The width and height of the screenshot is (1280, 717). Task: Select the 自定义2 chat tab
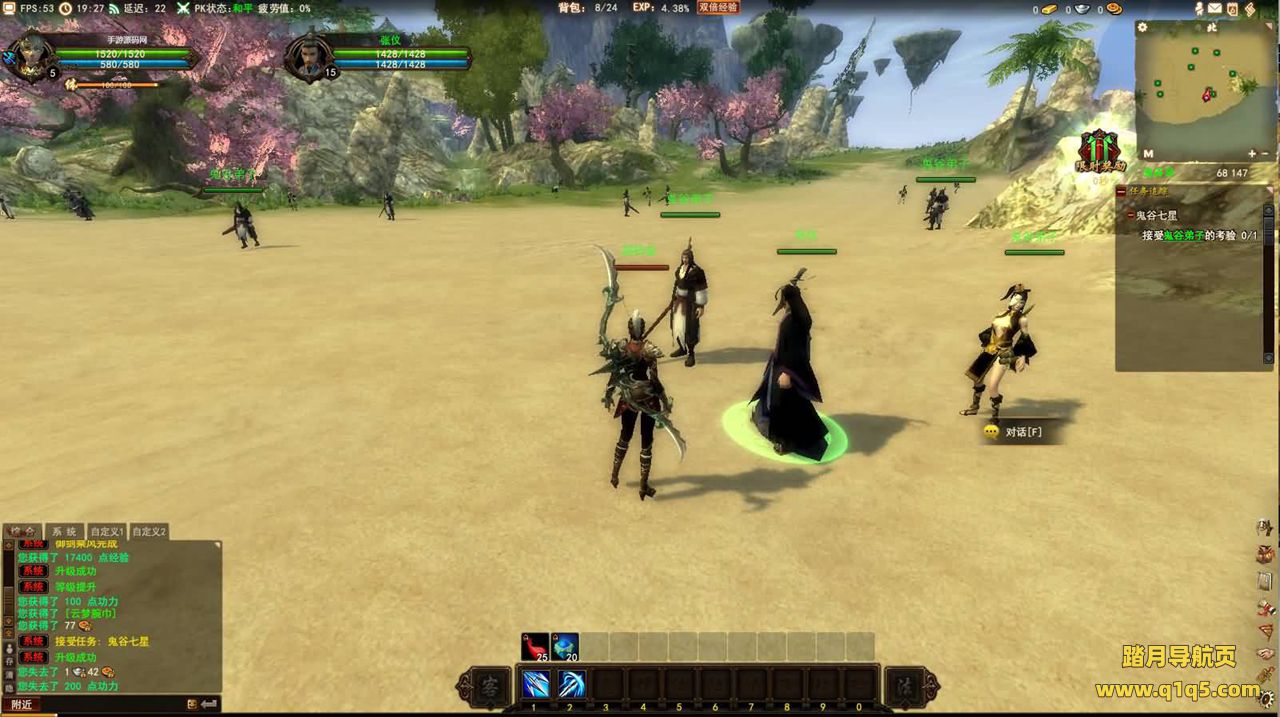click(149, 531)
